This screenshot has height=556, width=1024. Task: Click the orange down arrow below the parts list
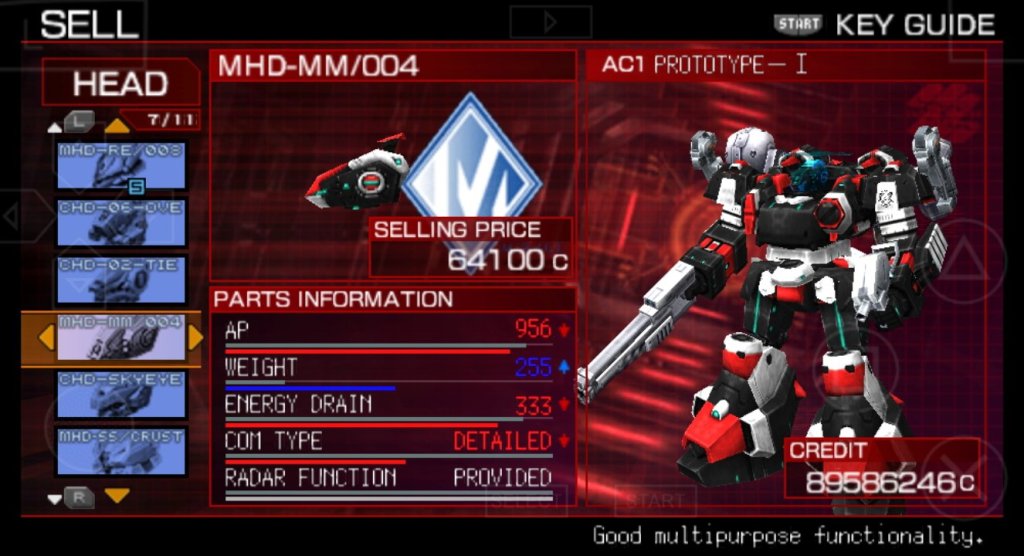118,496
